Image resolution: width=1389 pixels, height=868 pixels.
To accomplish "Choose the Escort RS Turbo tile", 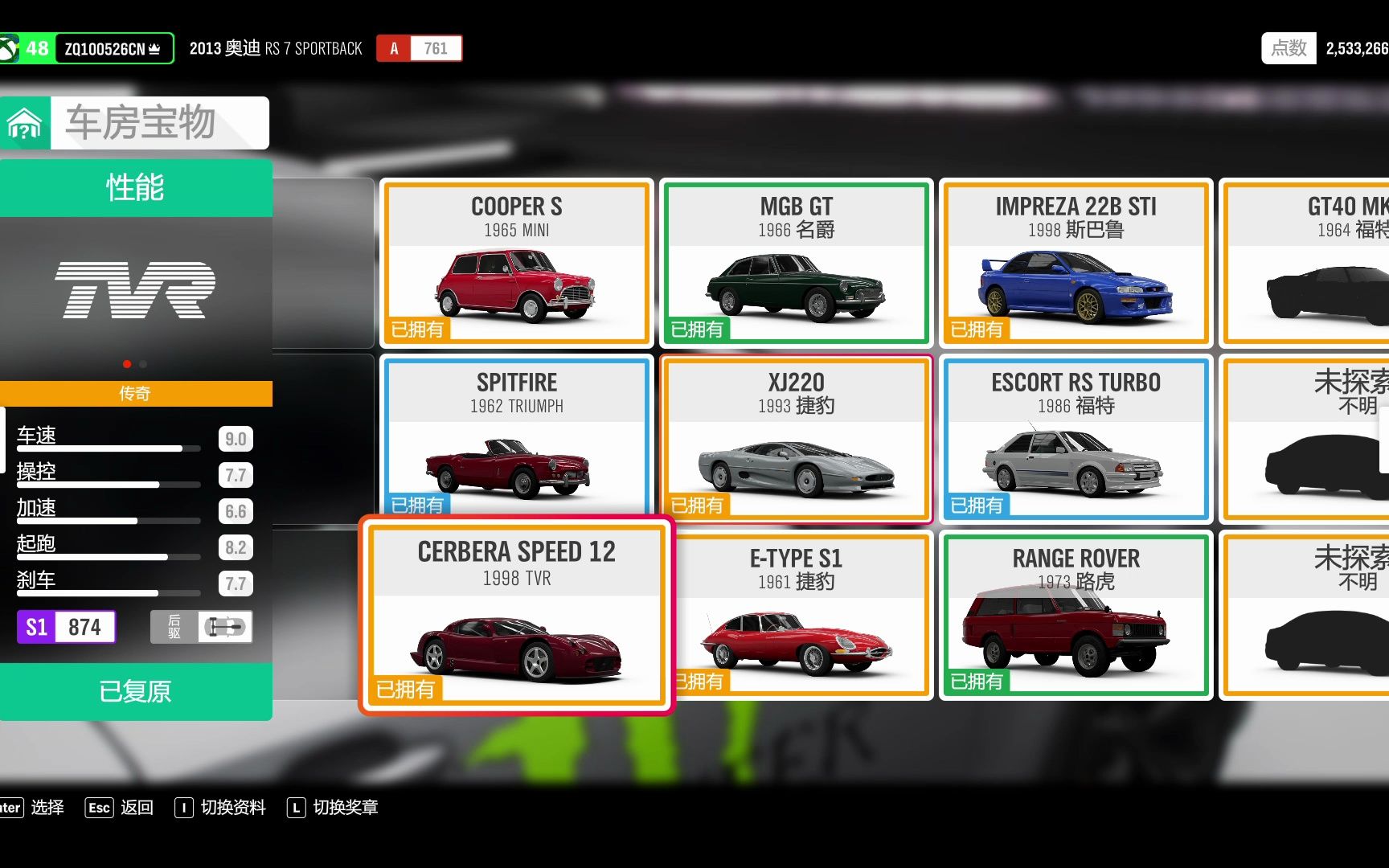I will [x=1076, y=440].
